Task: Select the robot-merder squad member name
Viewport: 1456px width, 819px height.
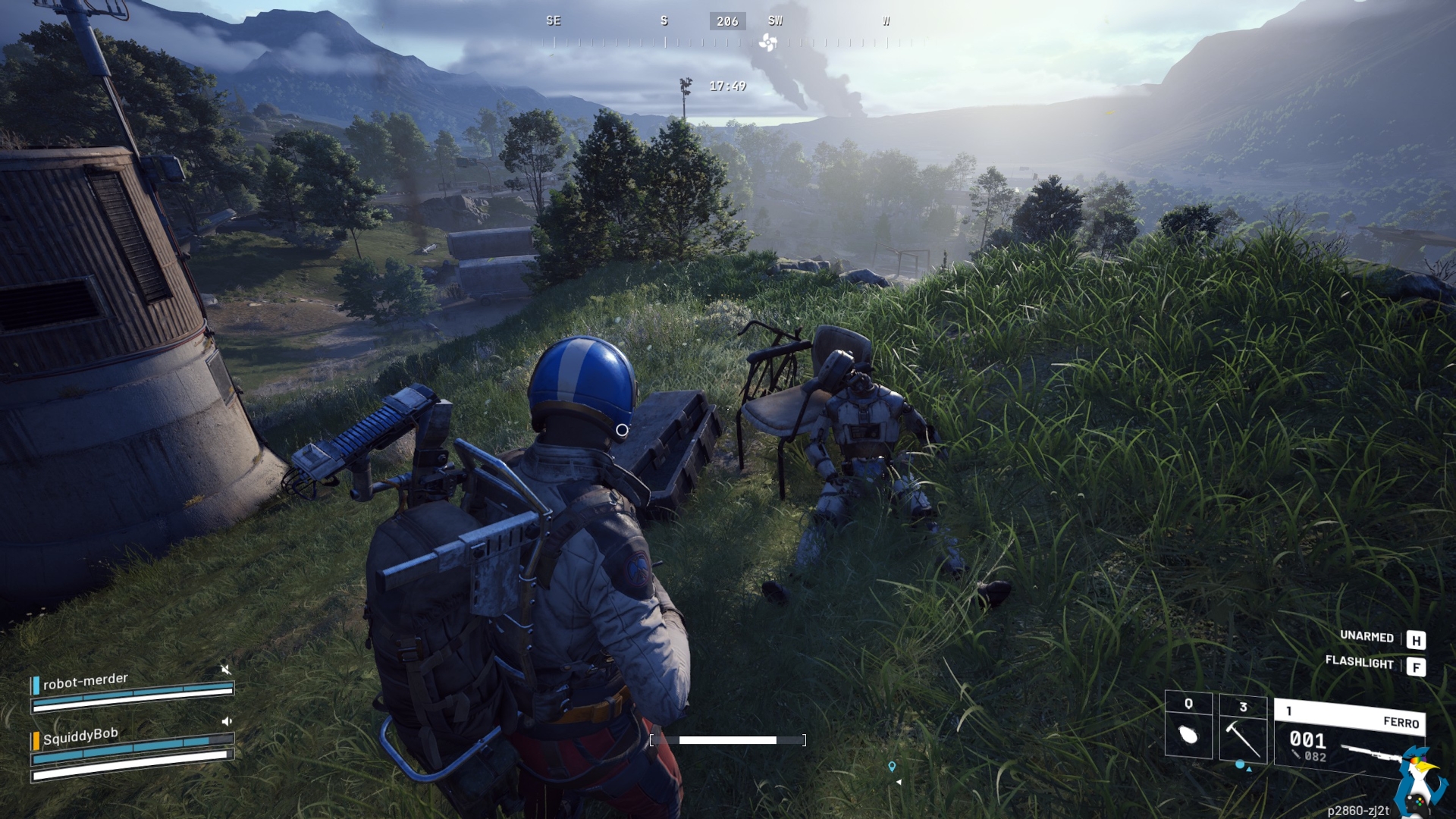Action: tap(85, 681)
